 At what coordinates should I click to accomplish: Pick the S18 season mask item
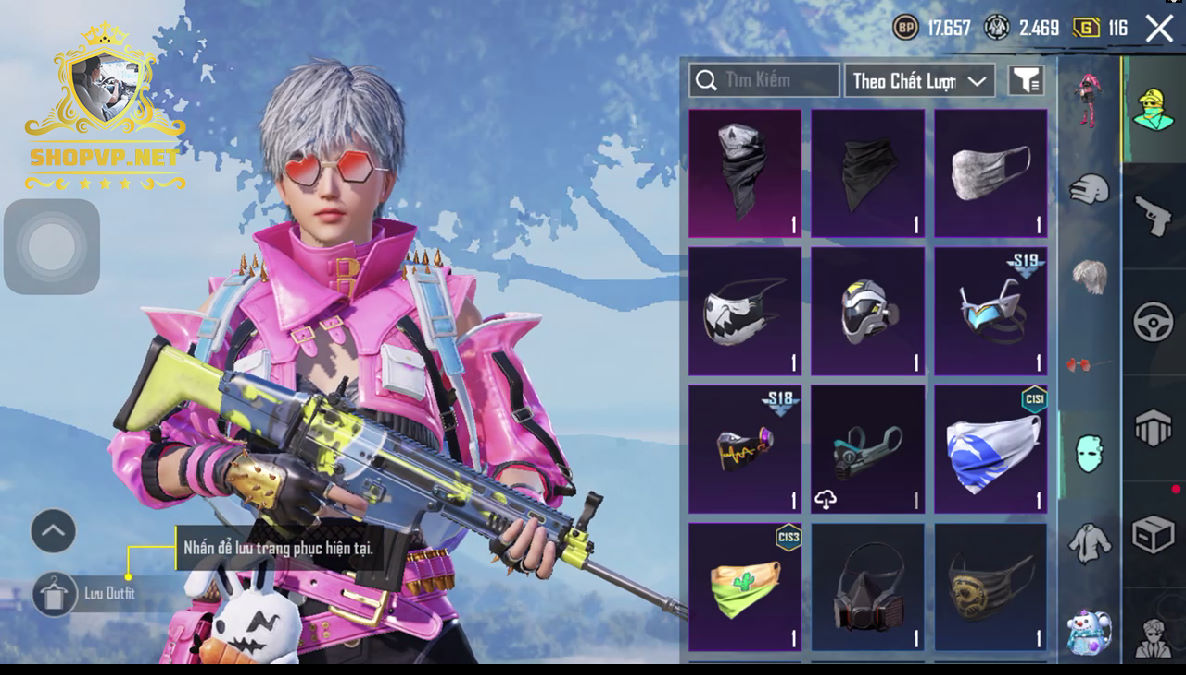745,449
